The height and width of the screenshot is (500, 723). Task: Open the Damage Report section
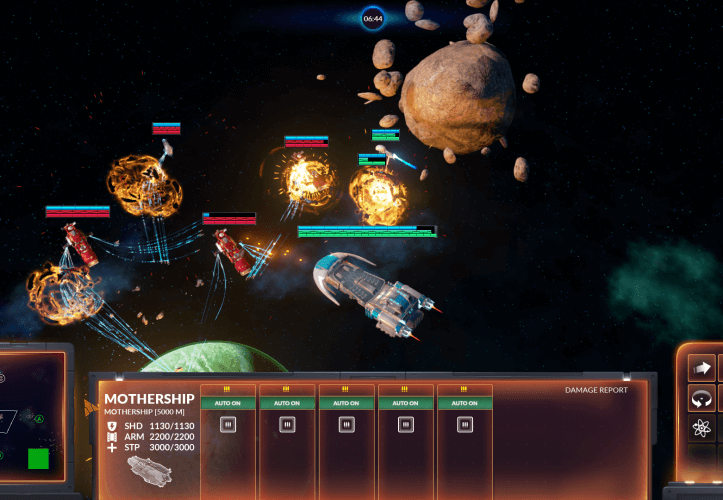coord(596,390)
